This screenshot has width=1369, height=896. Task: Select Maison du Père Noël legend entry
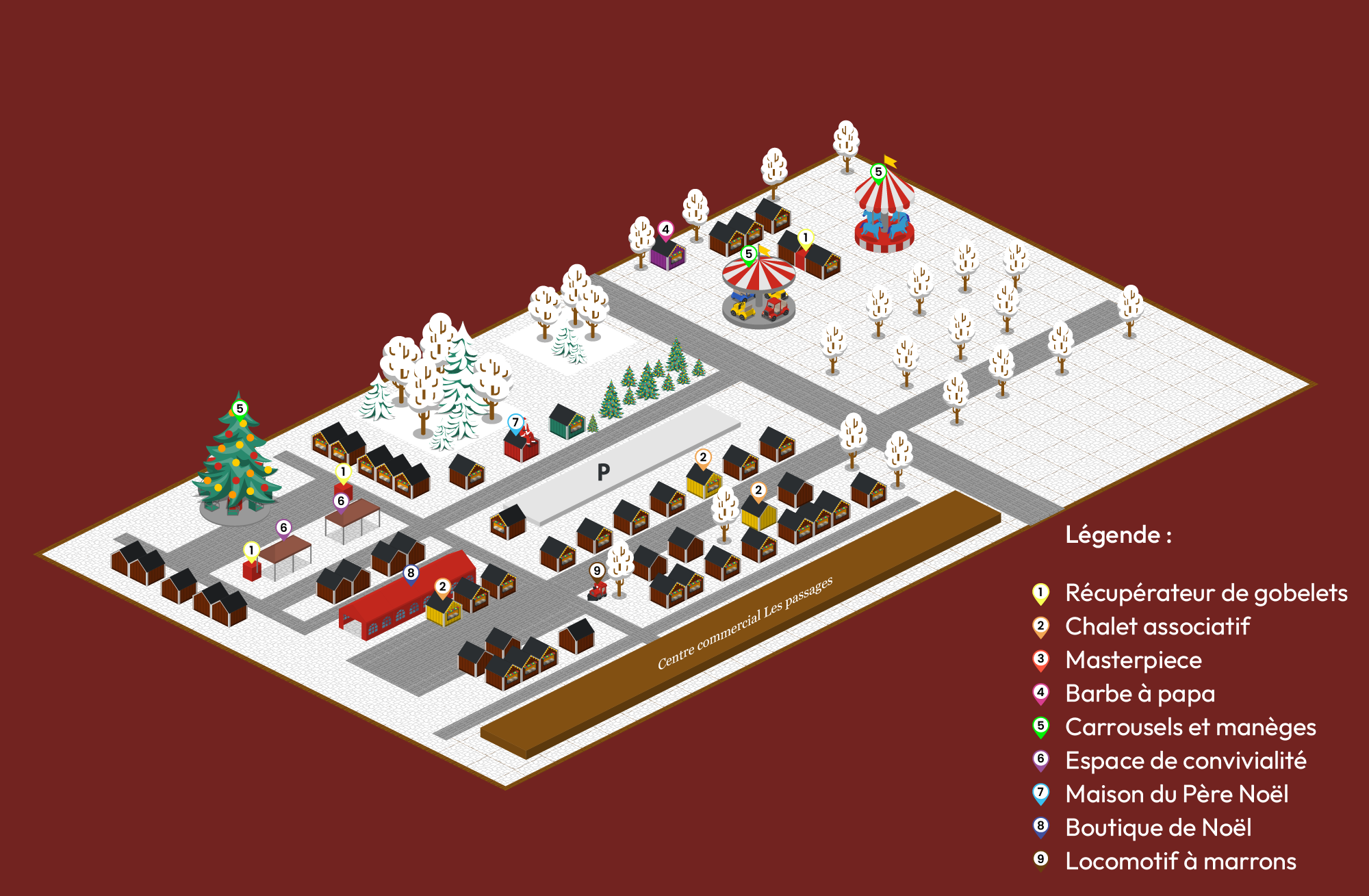[x=1177, y=794]
